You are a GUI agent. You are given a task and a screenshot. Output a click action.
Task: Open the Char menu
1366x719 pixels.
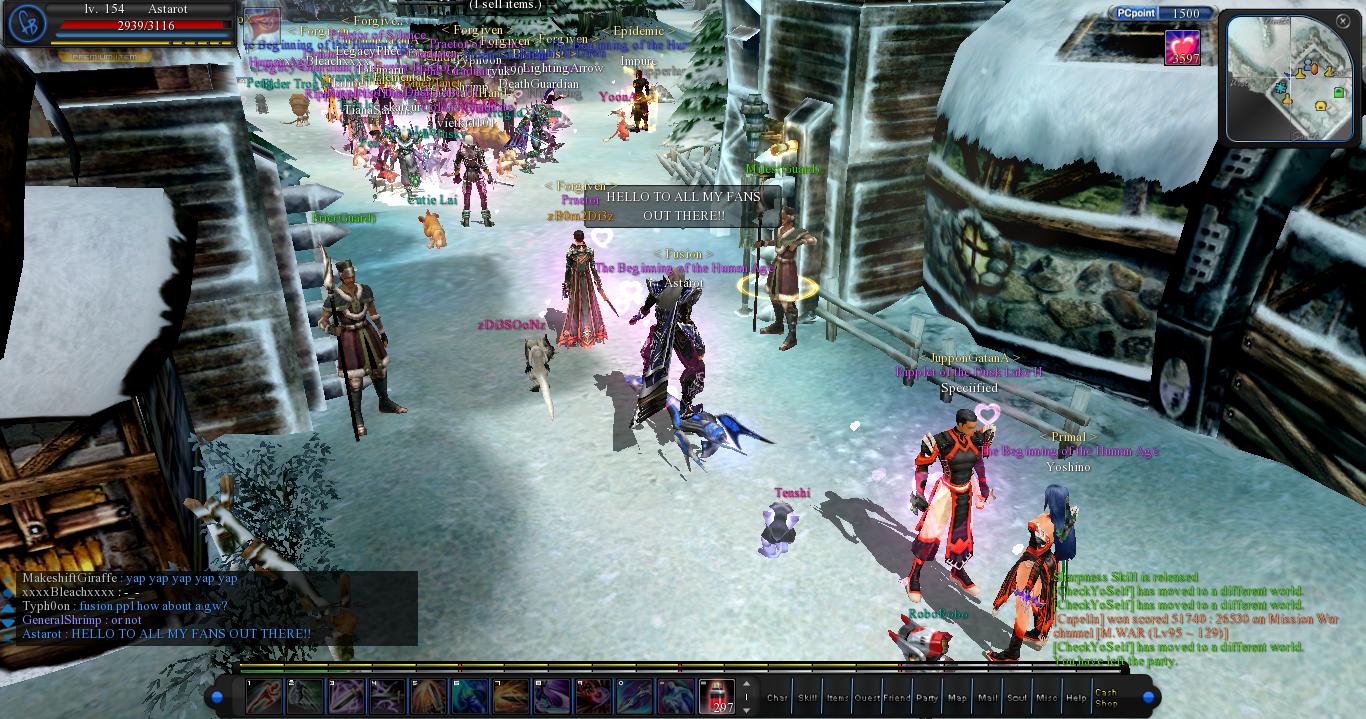pyautogui.click(x=777, y=697)
